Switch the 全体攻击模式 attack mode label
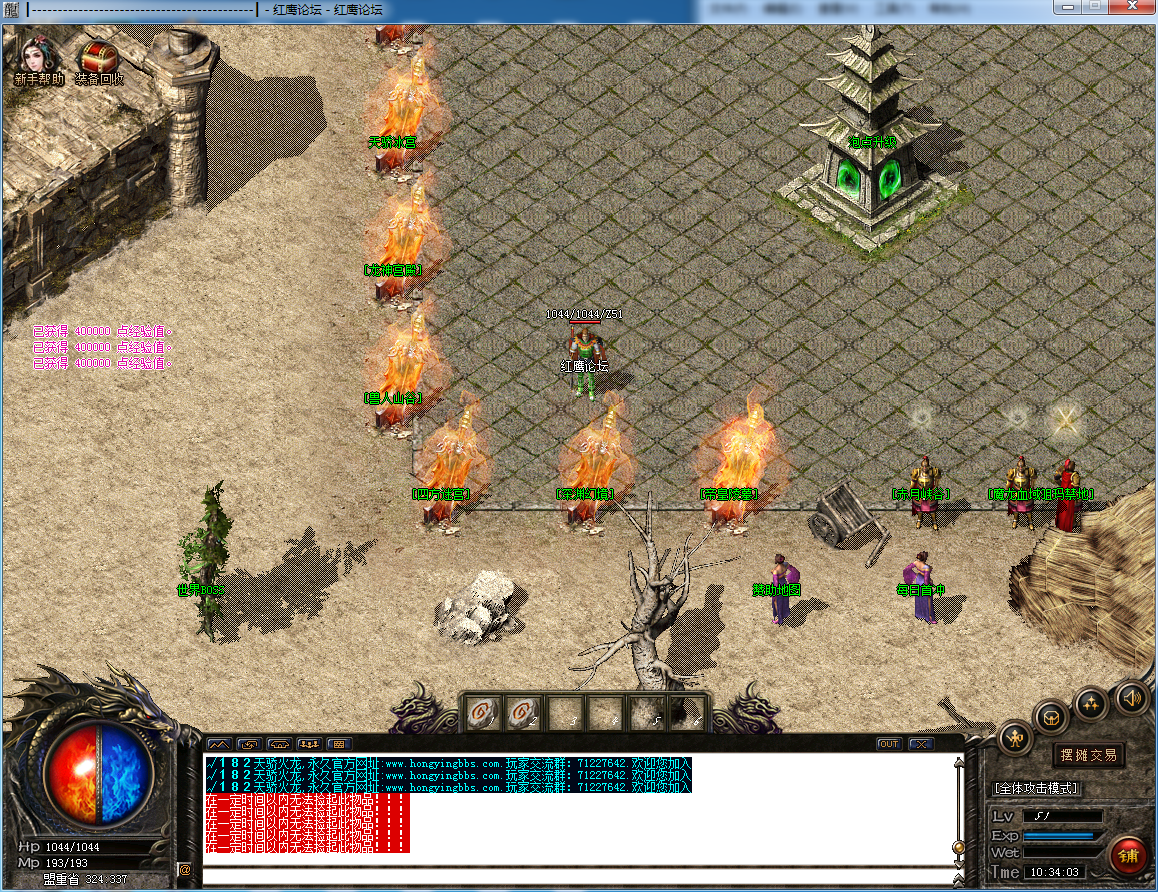Viewport: 1158px width, 892px height. (x=1037, y=788)
